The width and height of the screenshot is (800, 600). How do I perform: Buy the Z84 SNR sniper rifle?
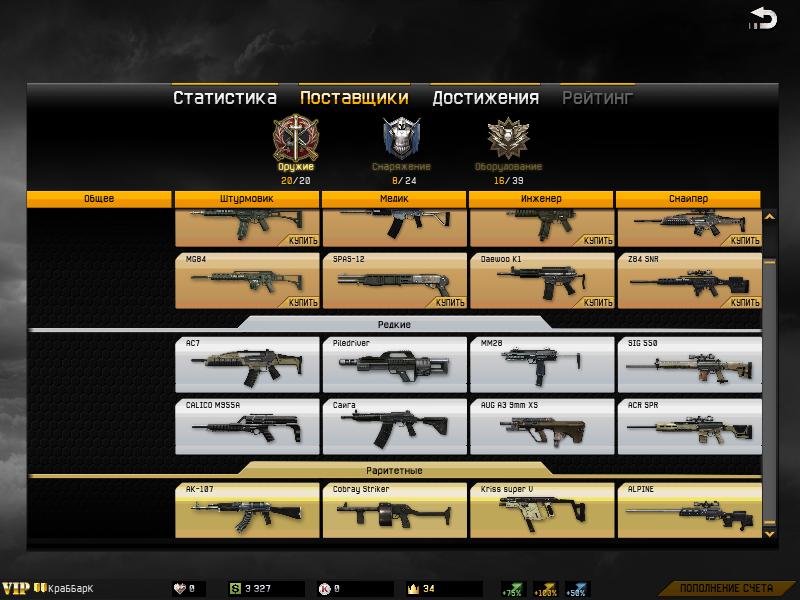pos(744,301)
